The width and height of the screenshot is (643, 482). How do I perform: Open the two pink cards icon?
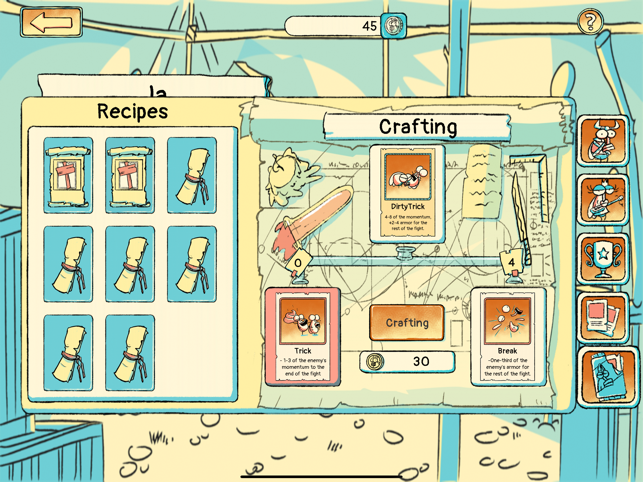(x=603, y=318)
